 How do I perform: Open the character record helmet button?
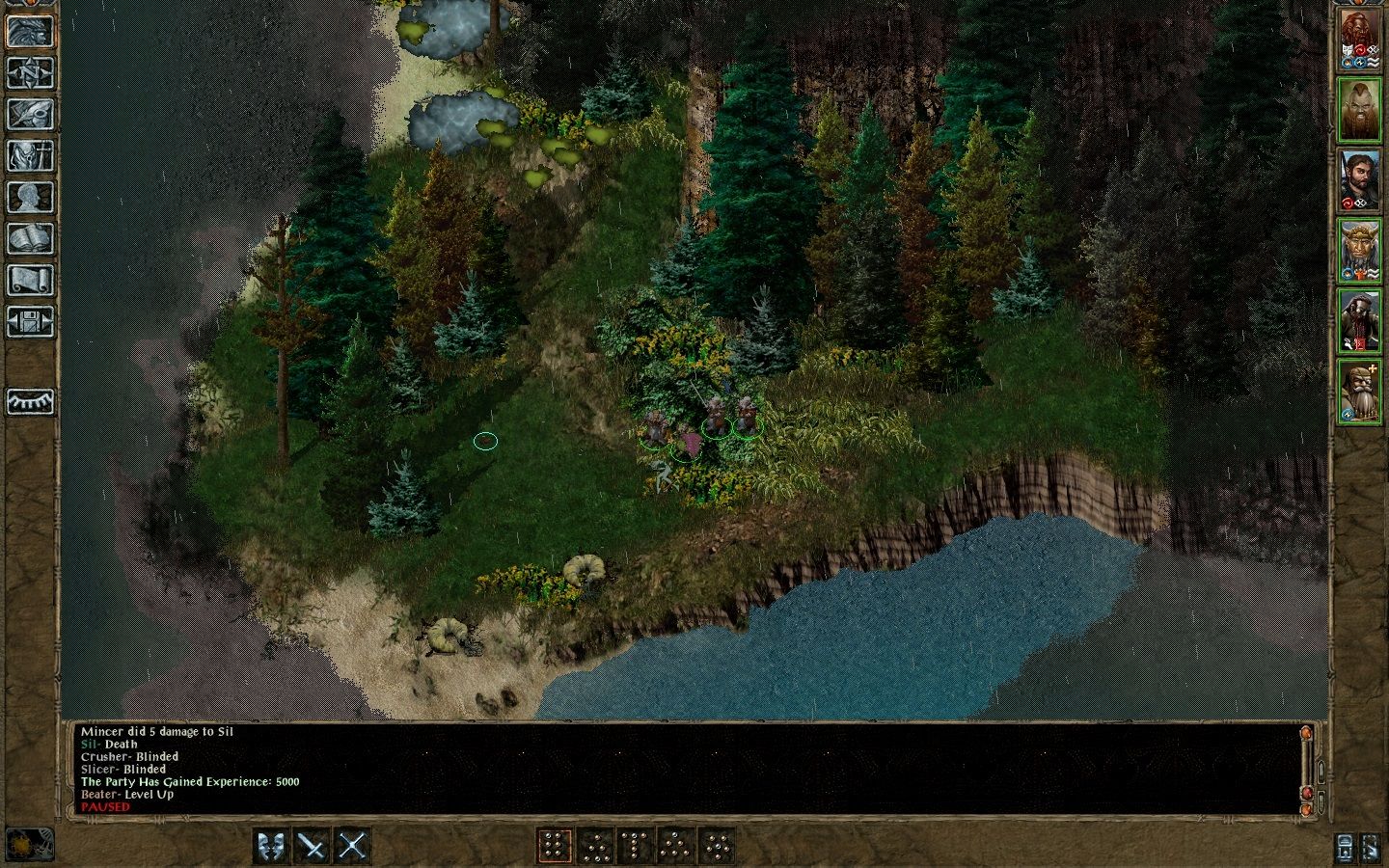click(x=30, y=31)
